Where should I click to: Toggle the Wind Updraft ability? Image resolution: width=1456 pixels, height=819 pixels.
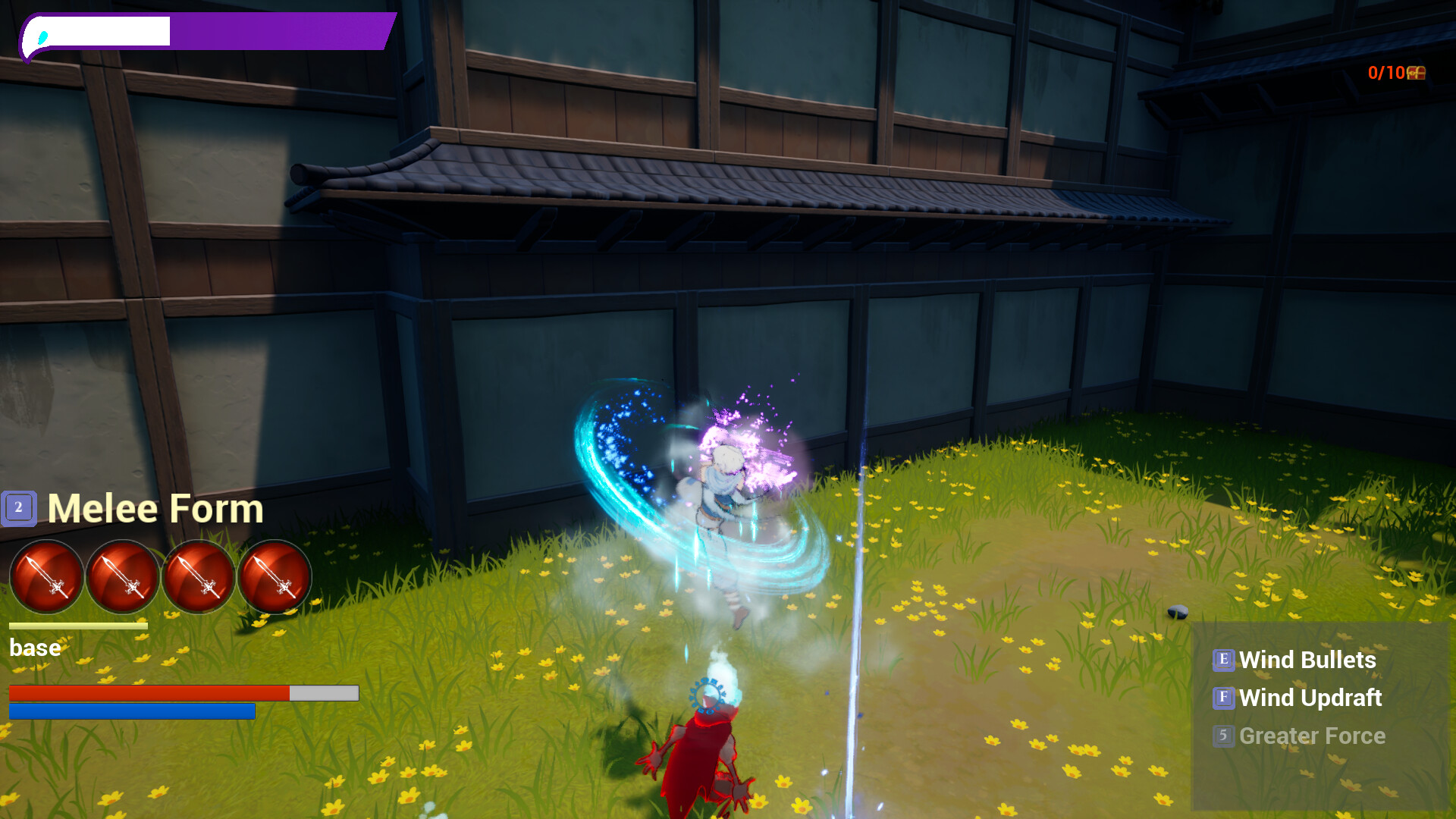pyautogui.click(x=1310, y=698)
